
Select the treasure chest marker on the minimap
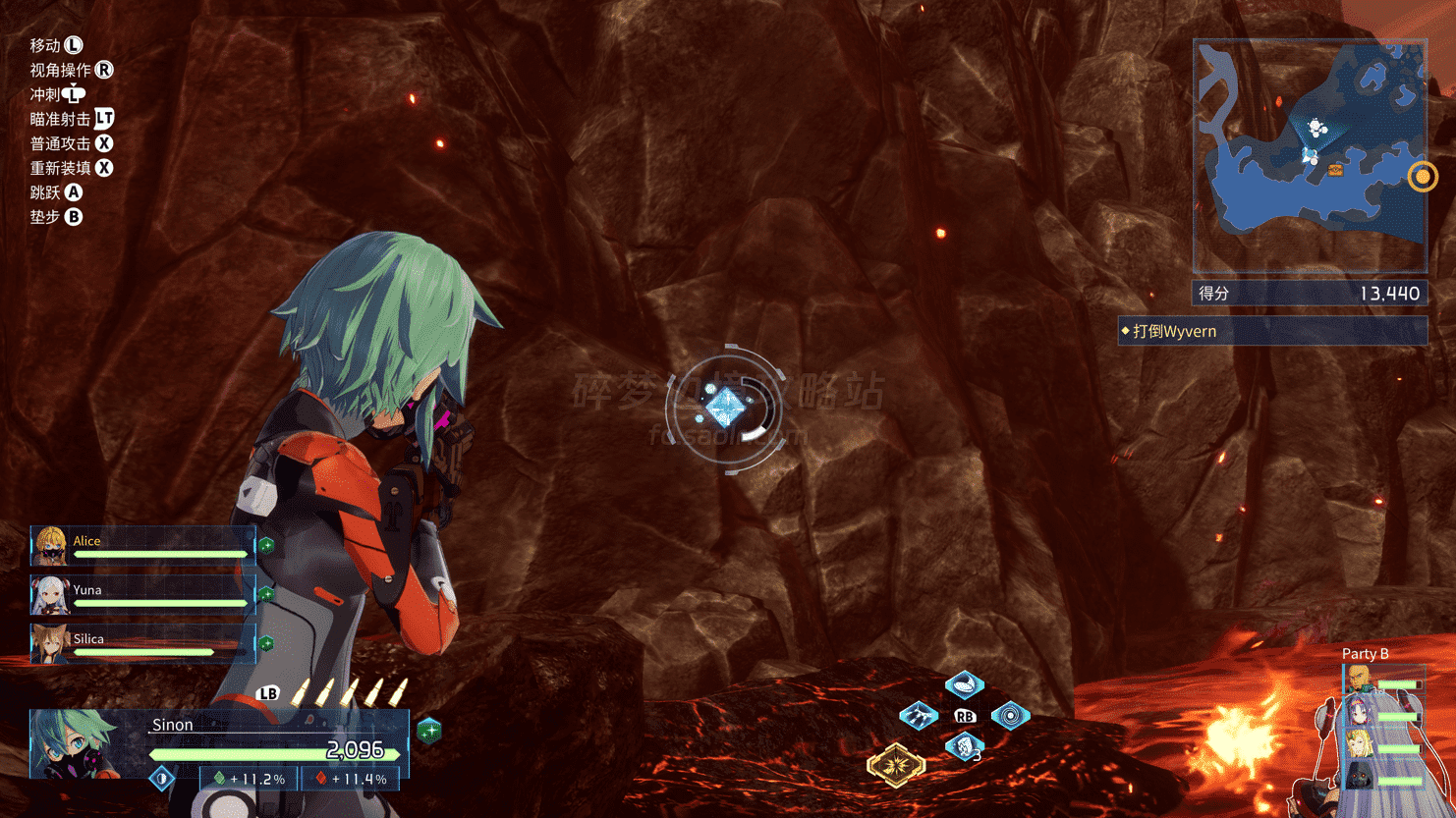click(1335, 171)
